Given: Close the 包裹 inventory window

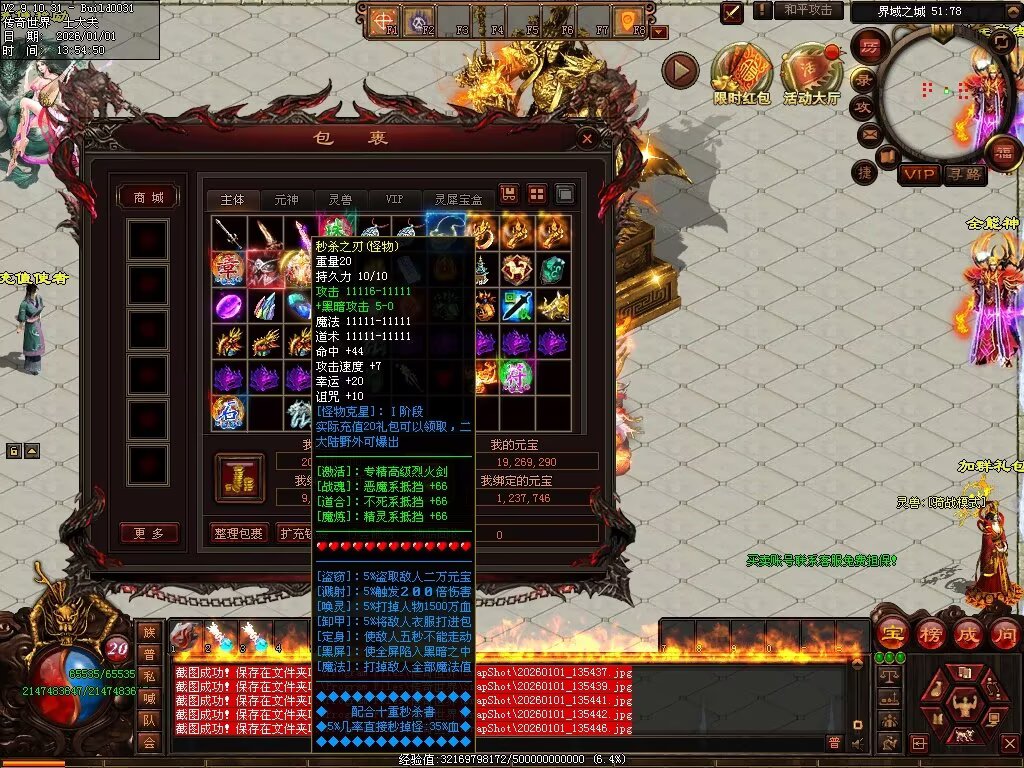Looking at the screenshot, I should coord(589,138).
